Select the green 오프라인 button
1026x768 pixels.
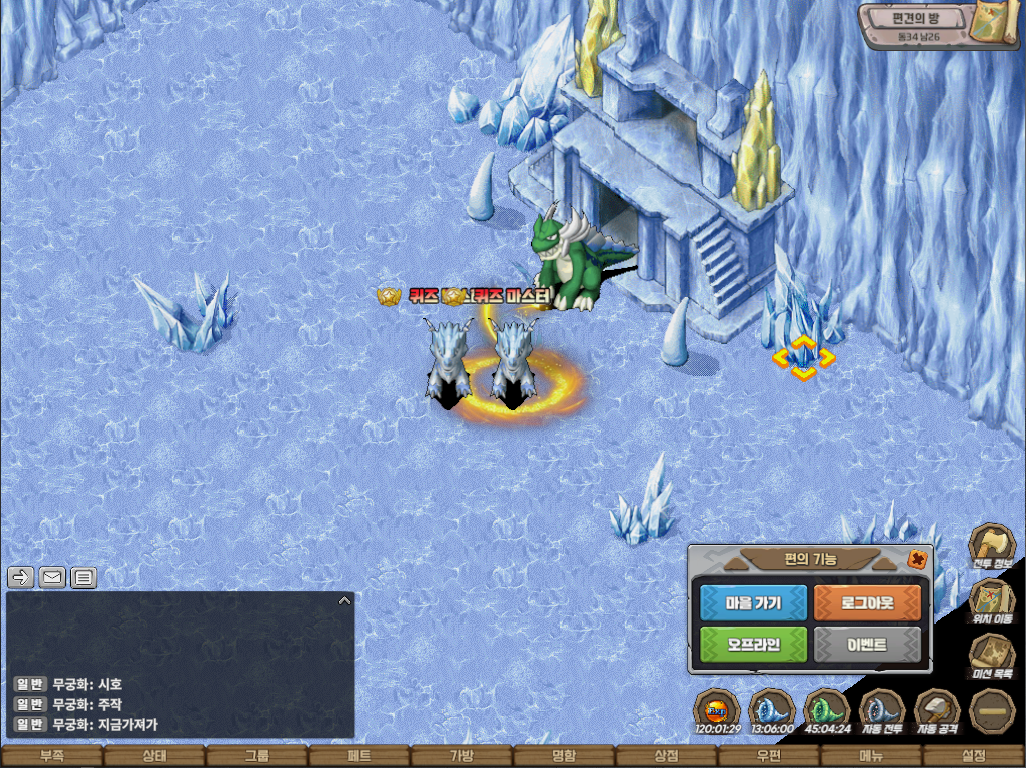click(x=753, y=645)
